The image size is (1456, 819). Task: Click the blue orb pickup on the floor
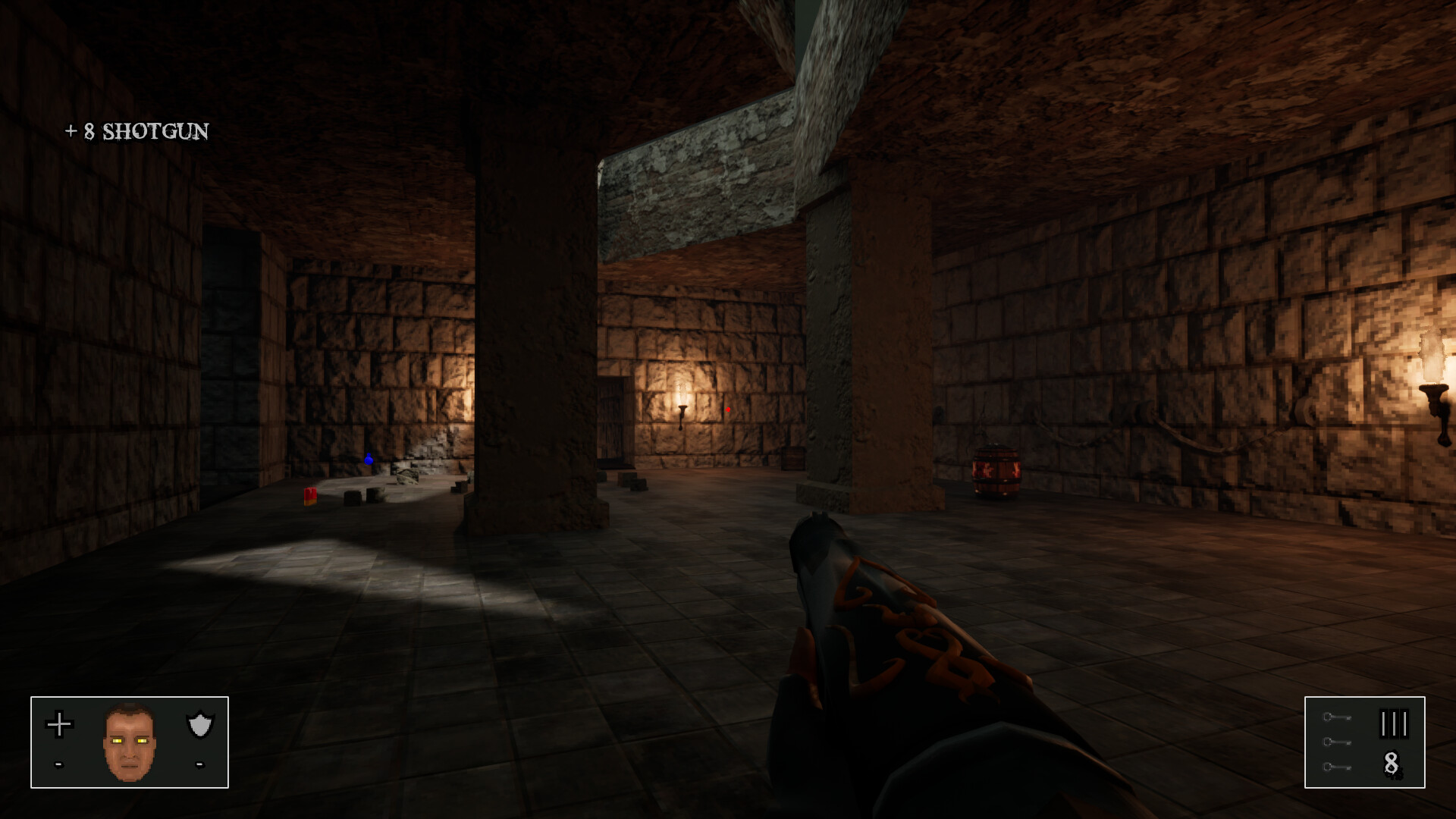point(368,458)
